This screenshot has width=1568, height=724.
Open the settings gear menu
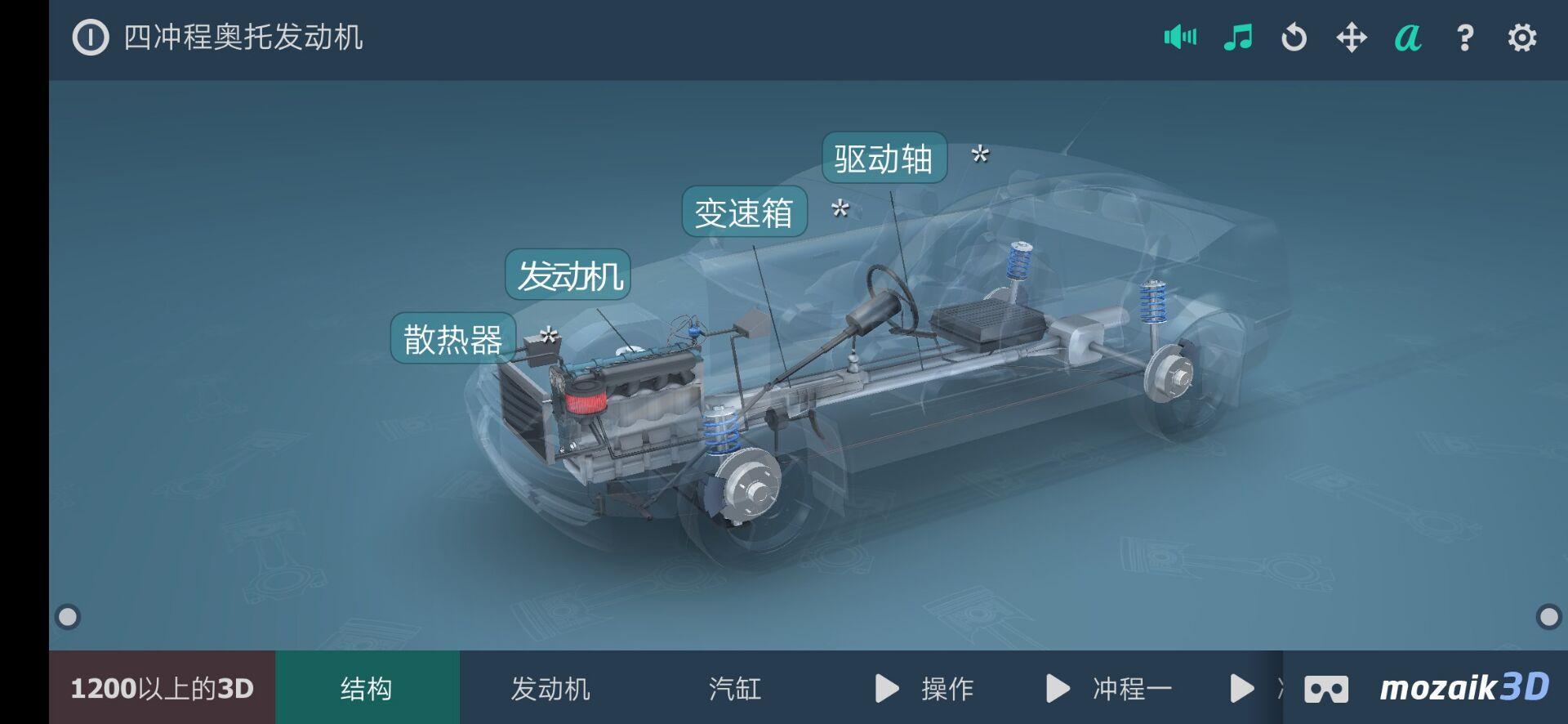coord(1521,38)
